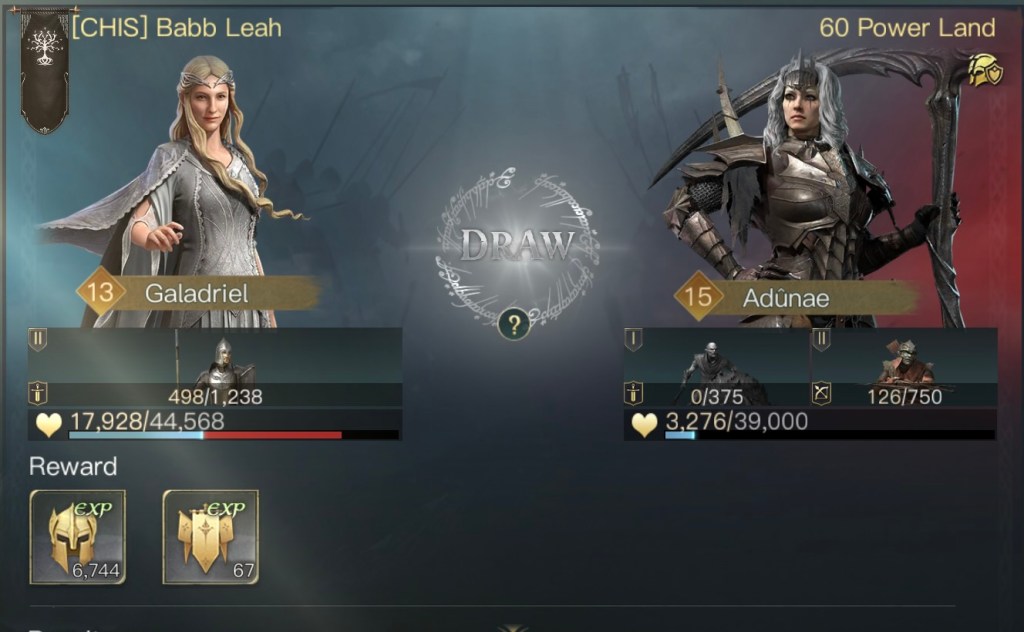The width and height of the screenshot is (1024, 632).
Task: Inspect the banner EXP reward 67
Action: 210,536
